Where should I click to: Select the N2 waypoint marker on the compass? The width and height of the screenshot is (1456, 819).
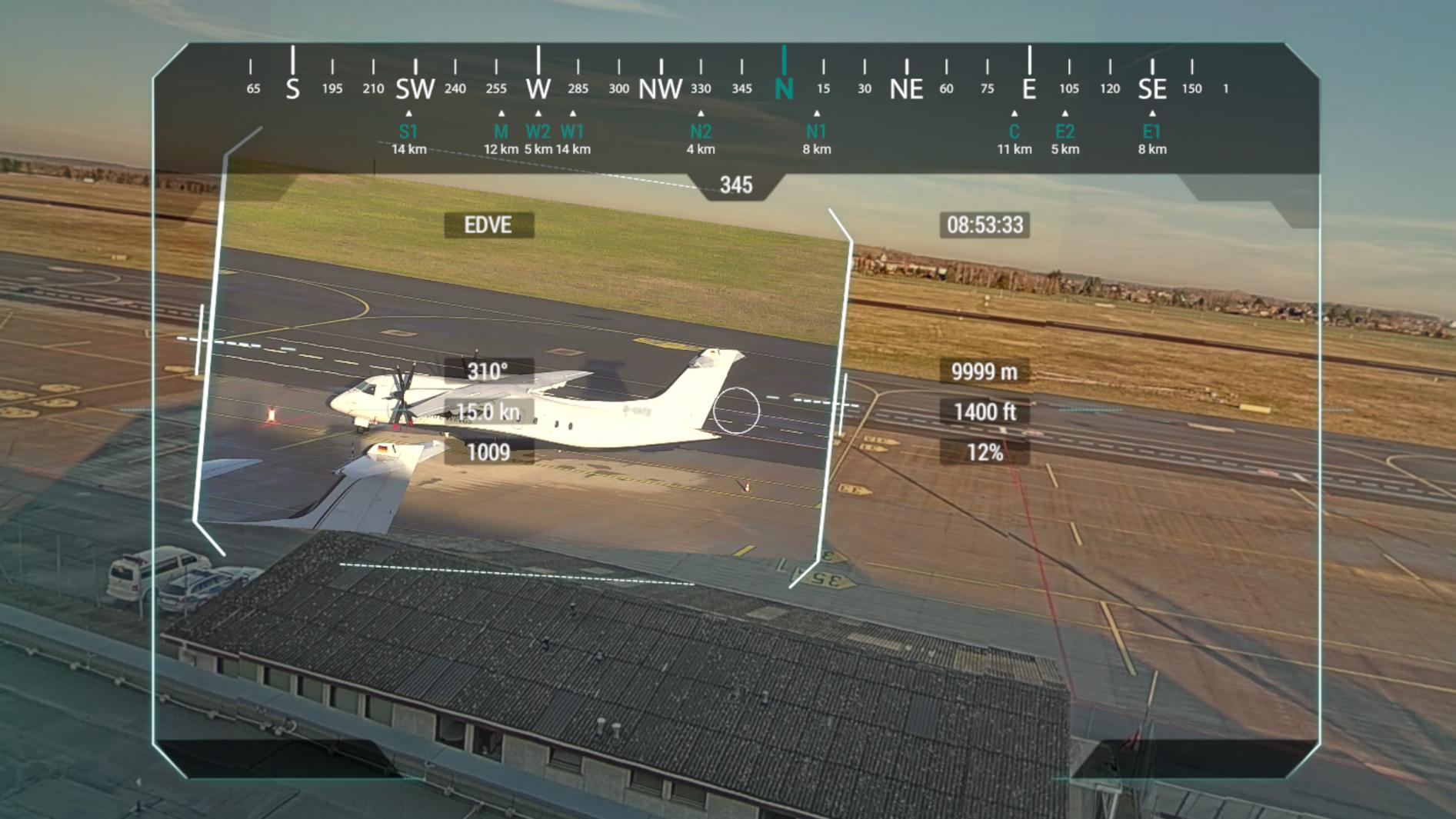pyautogui.click(x=701, y=131)
